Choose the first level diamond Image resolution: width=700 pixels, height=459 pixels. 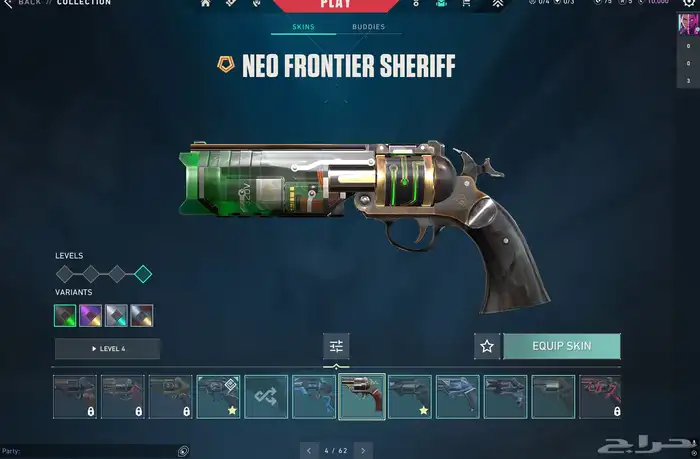(x=65, y=273)
